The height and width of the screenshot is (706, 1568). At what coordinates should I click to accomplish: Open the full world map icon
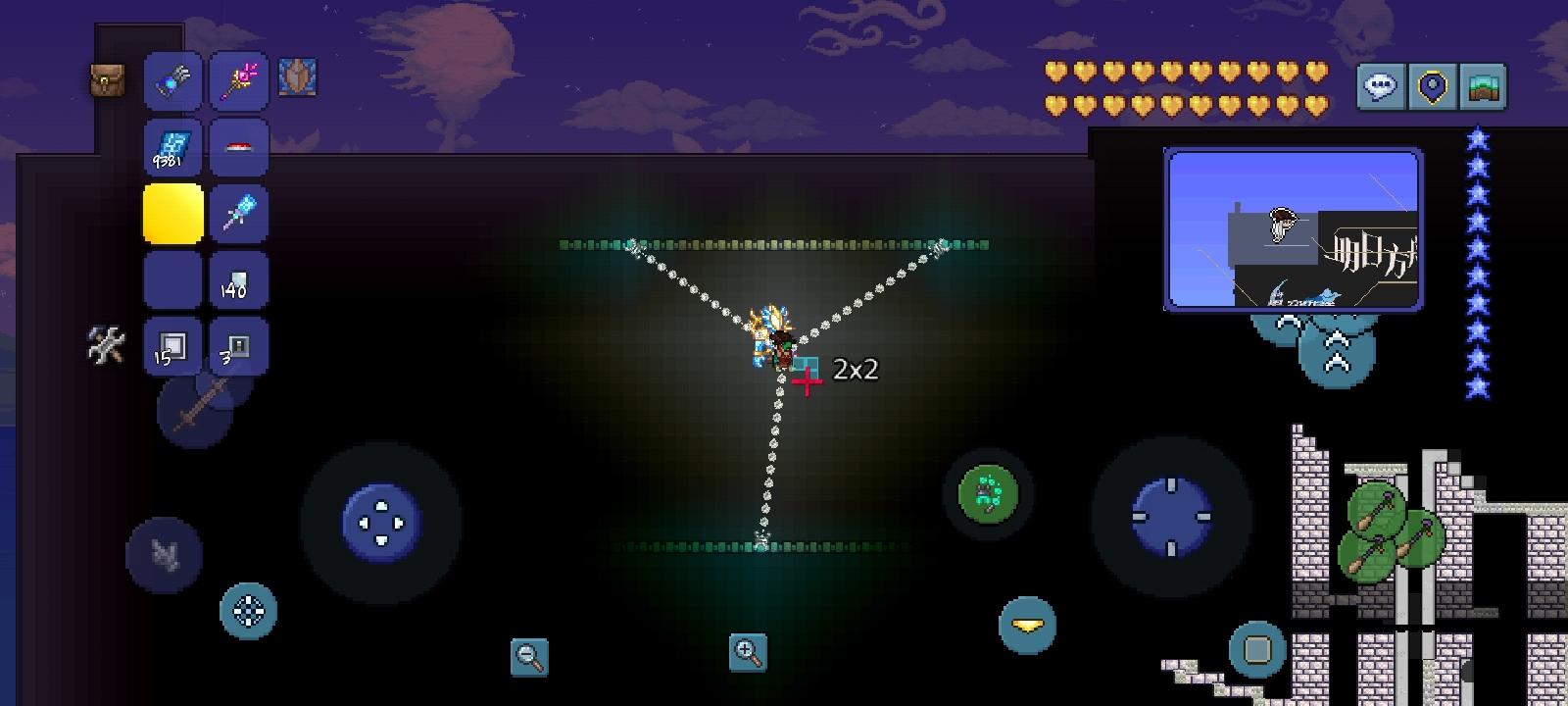tap(1483, 85)
